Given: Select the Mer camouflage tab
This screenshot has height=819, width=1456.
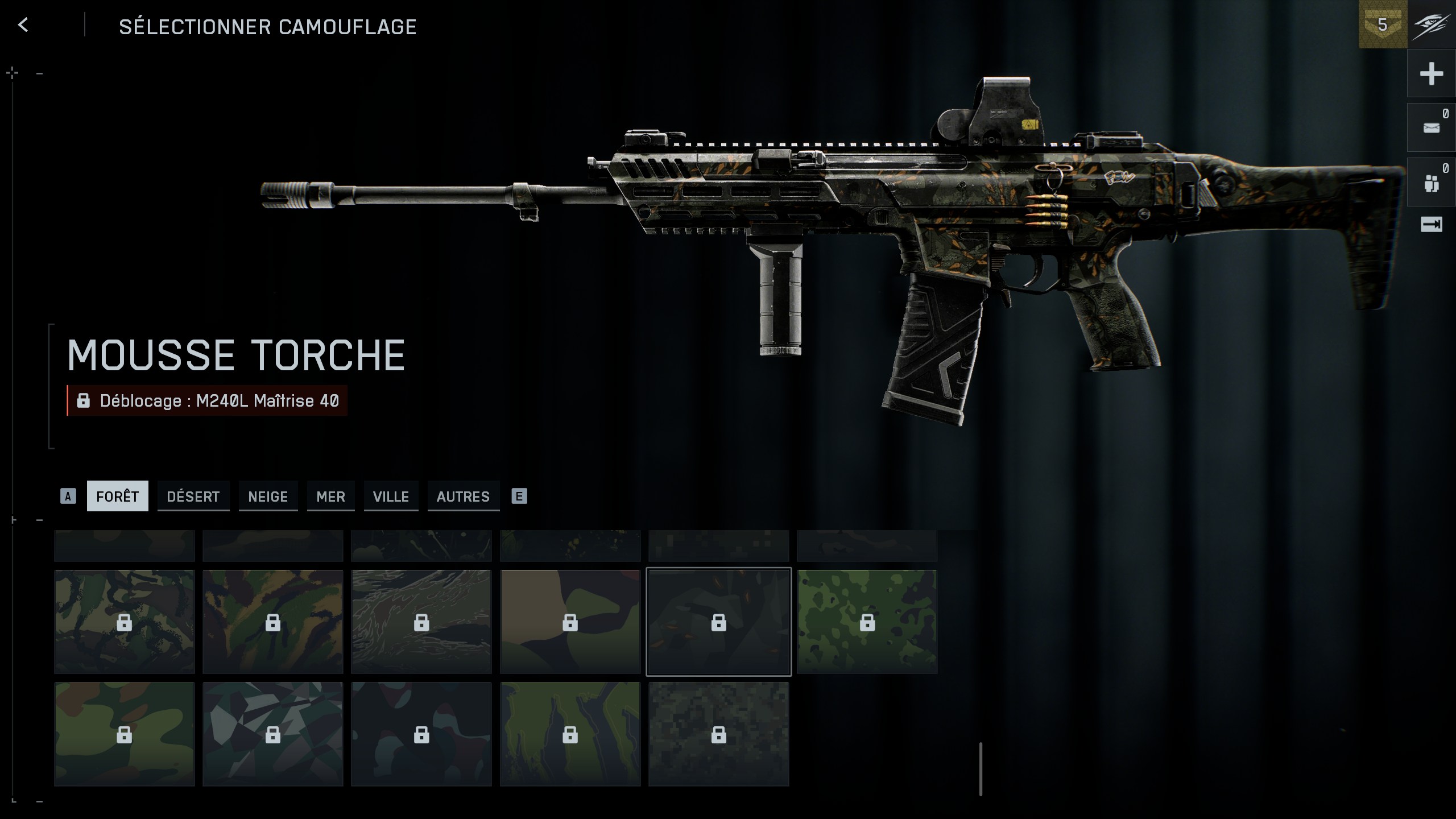Looking at the screenshot, I should point(330,496).
